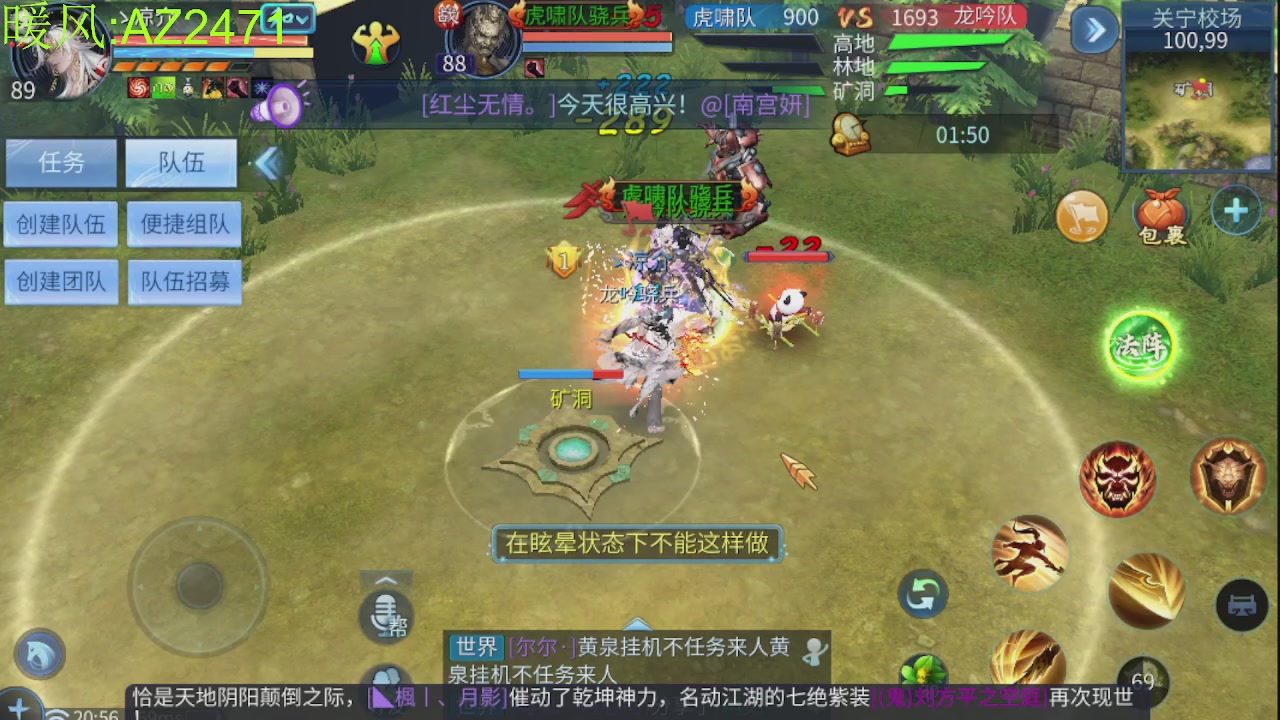Toggle the teammate speaker icon in chat box
Image resolution: width=1280 pixels, height=720 pixels.
click(x=815, y=651)
